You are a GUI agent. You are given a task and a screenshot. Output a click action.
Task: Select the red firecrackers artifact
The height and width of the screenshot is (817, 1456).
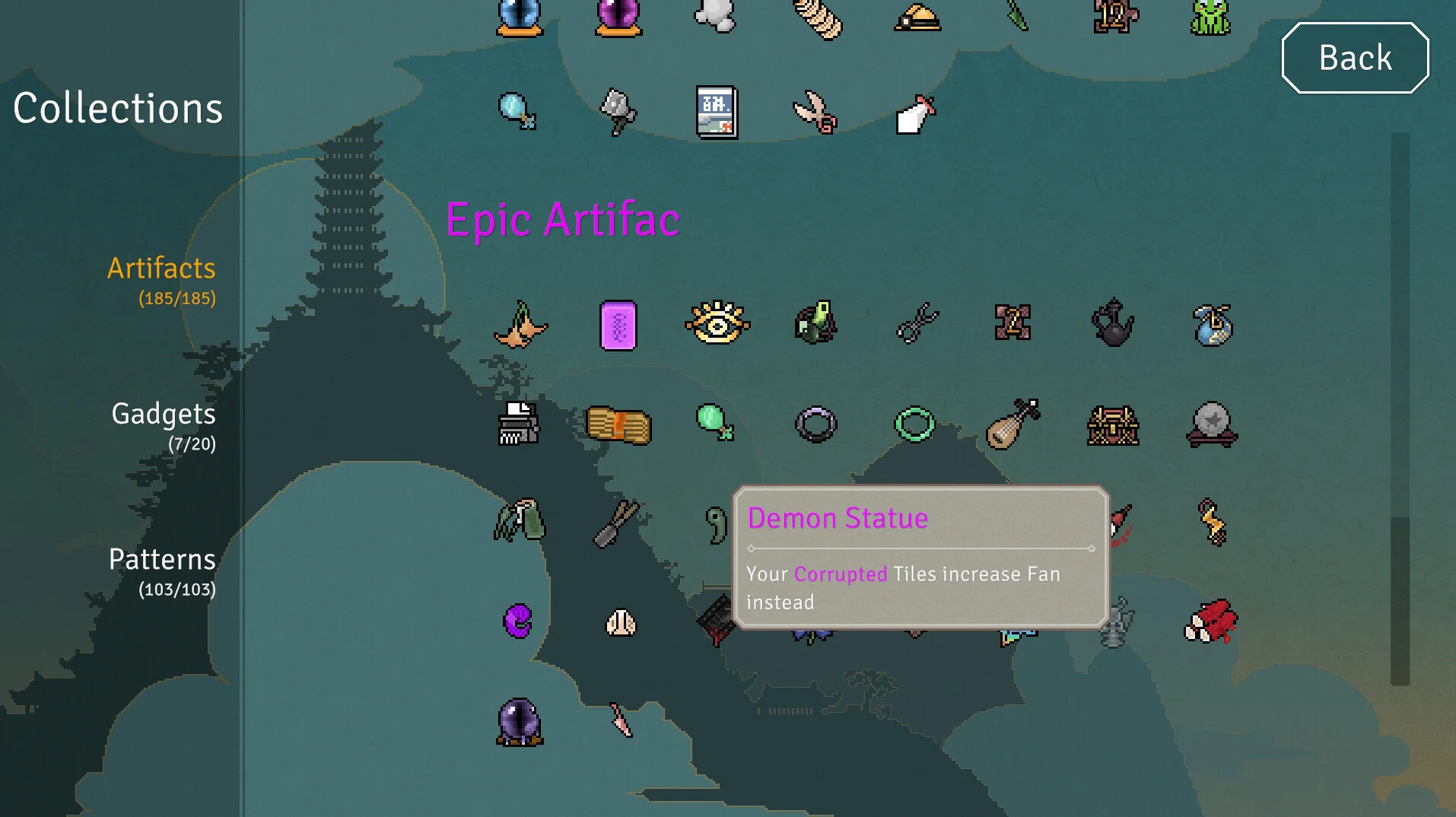pos(1211,621)
